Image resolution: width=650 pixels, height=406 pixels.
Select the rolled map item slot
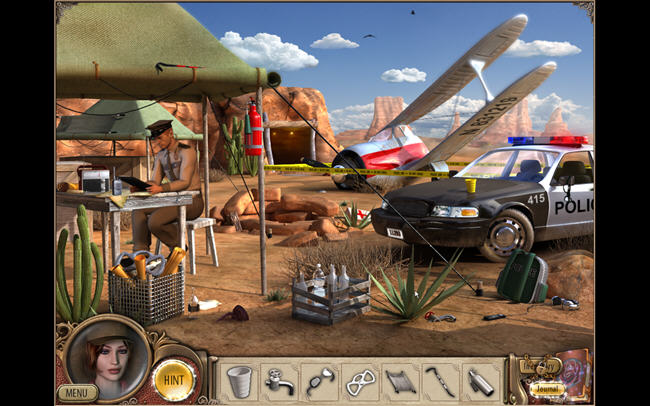coord(400,380)
